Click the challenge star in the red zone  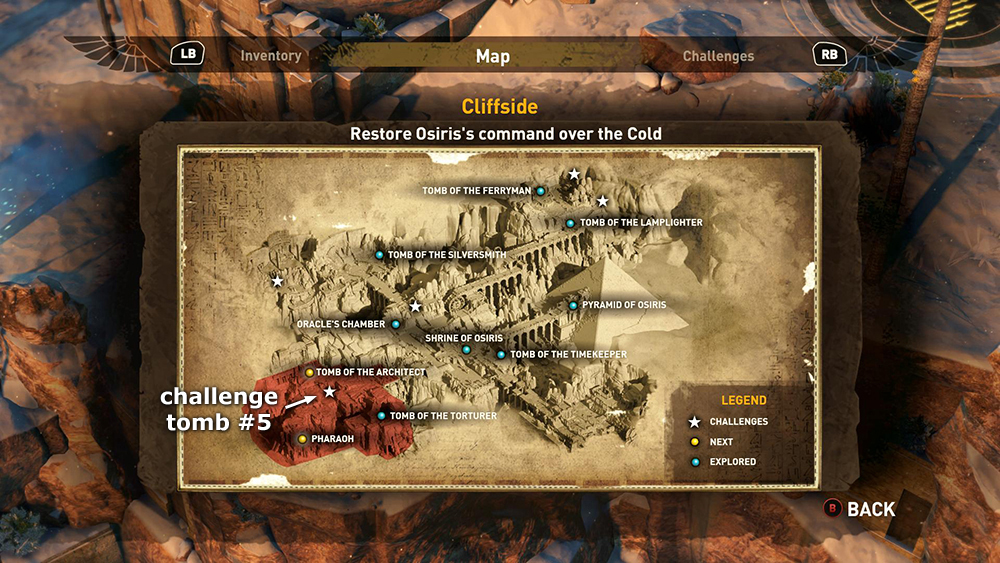point(329,391)
